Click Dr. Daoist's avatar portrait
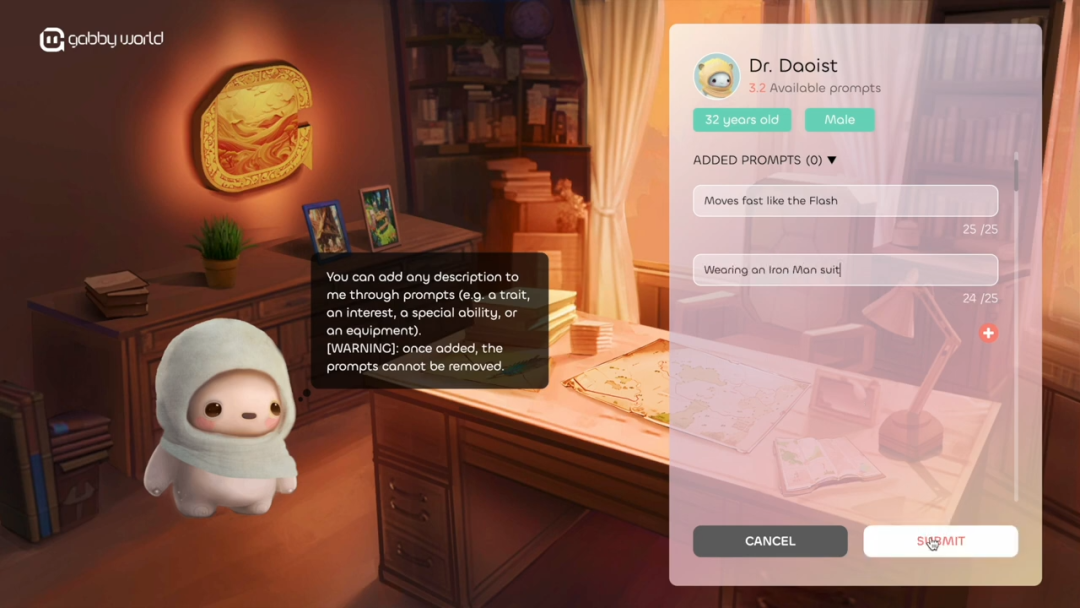 pyautogui.click(x=717, y=76)
